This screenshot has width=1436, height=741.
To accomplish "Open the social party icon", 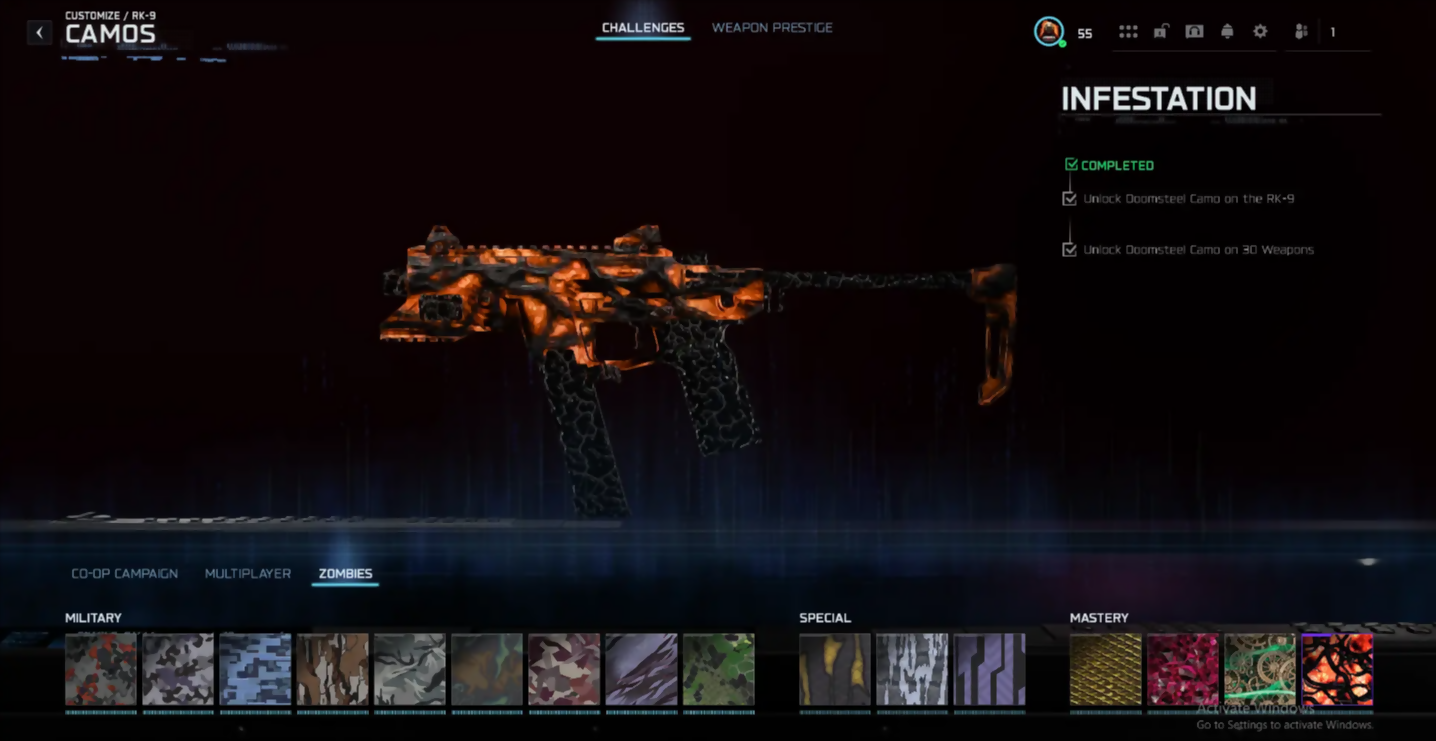I will 1301,32.
